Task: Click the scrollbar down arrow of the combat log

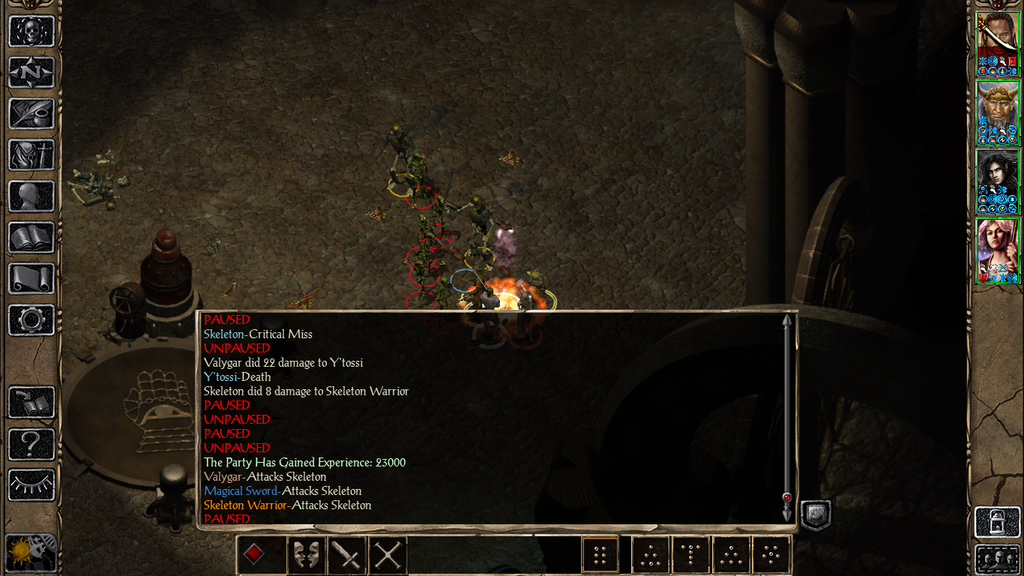Action: pos(787,499)
